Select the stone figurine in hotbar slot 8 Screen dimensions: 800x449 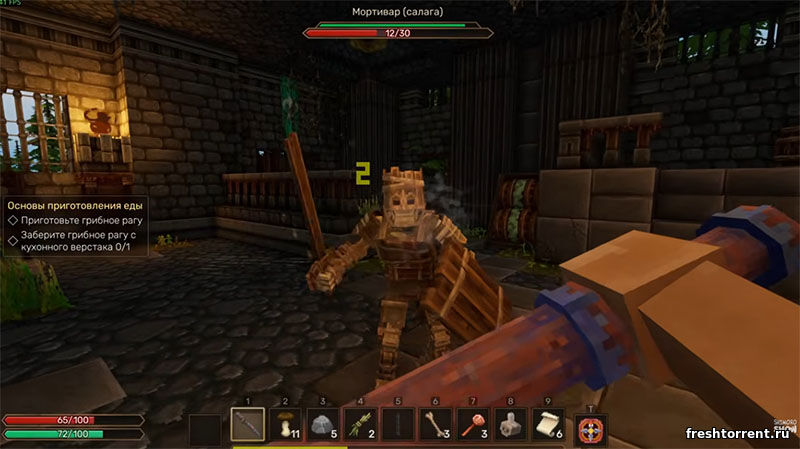(511, 424)
